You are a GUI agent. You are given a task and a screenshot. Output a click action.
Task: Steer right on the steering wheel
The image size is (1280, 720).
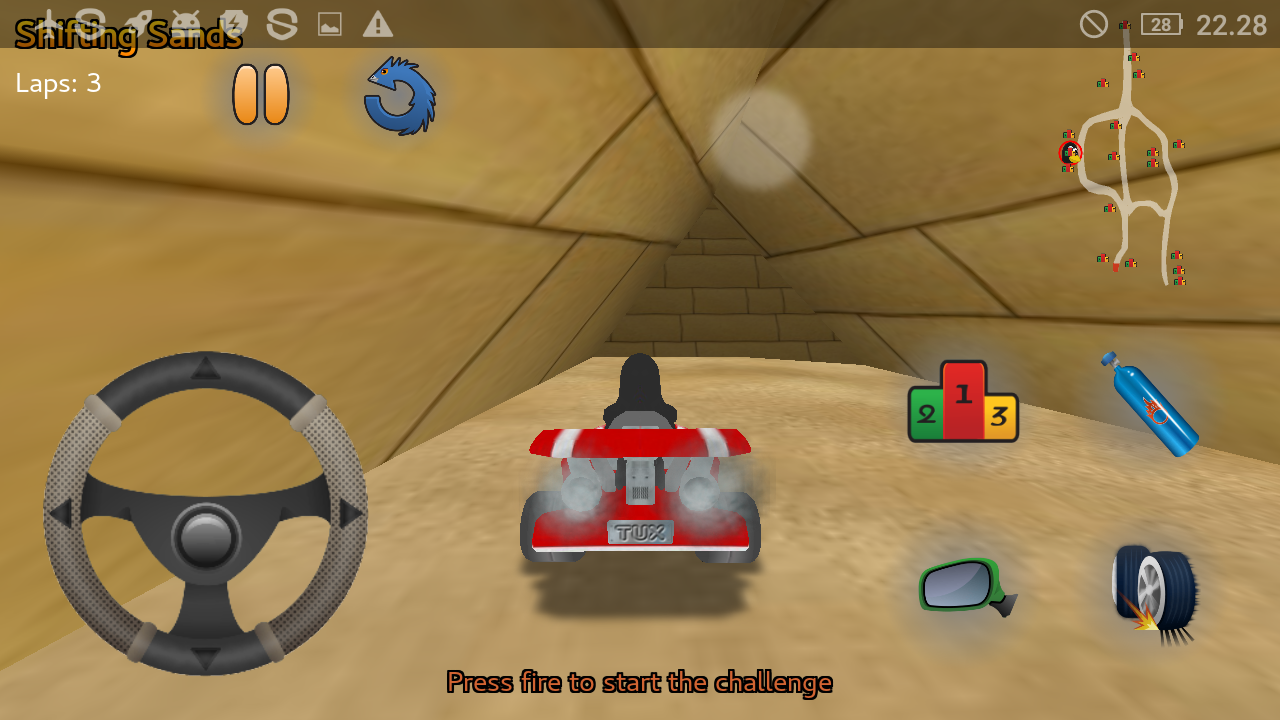tap(349, 514)
